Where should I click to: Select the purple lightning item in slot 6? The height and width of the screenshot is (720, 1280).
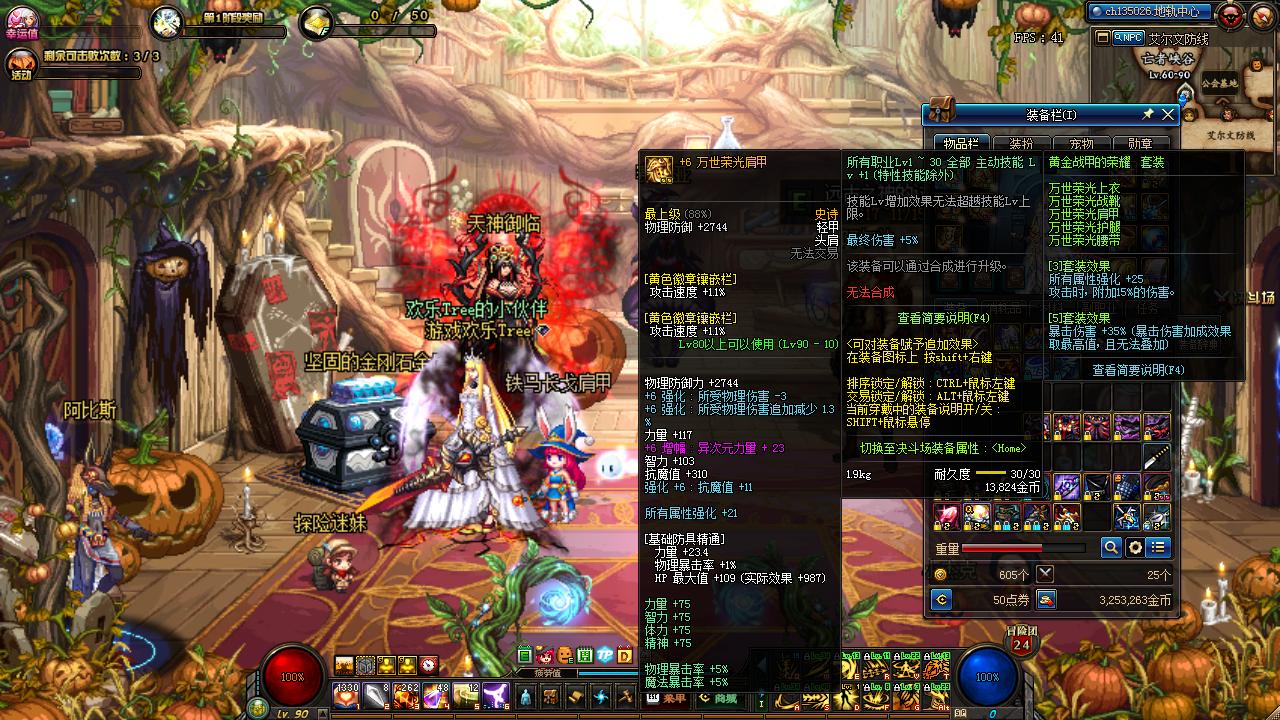tap(496, 694)
